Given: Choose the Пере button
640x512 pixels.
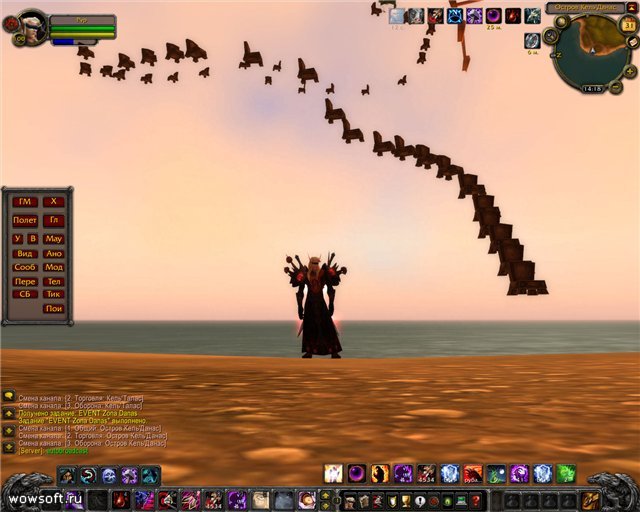Looking at the screenshot, I should pos(26,282).
